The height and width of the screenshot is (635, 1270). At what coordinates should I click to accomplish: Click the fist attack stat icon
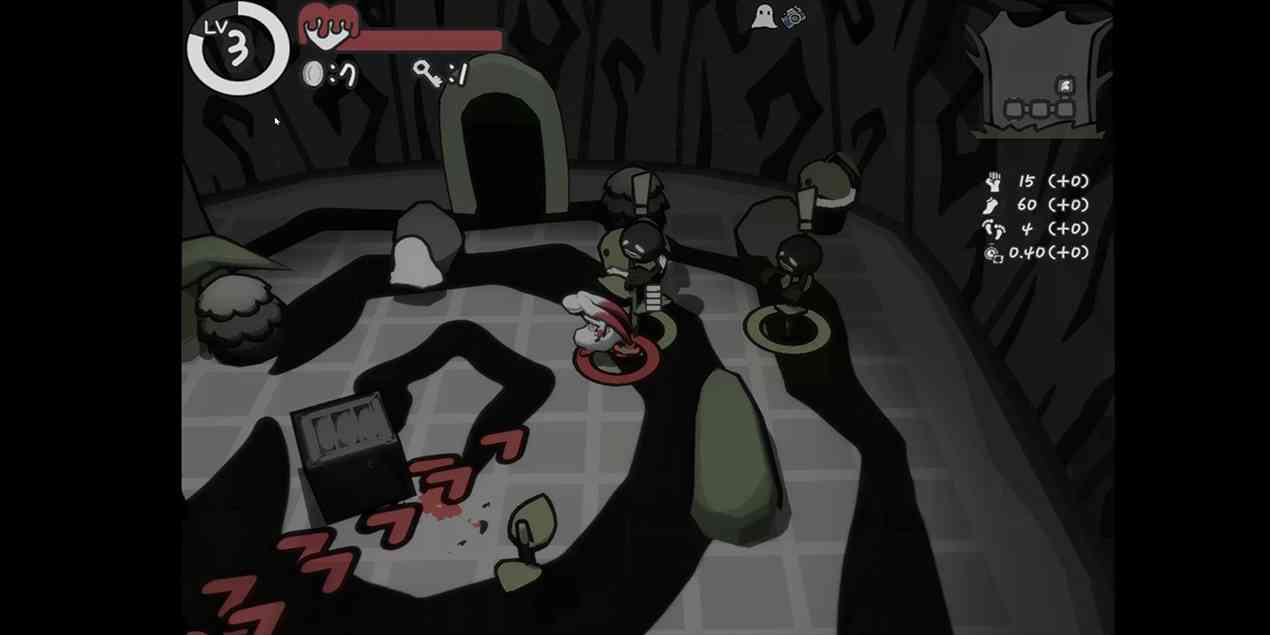pyautogui.click(x=993, y=181)
